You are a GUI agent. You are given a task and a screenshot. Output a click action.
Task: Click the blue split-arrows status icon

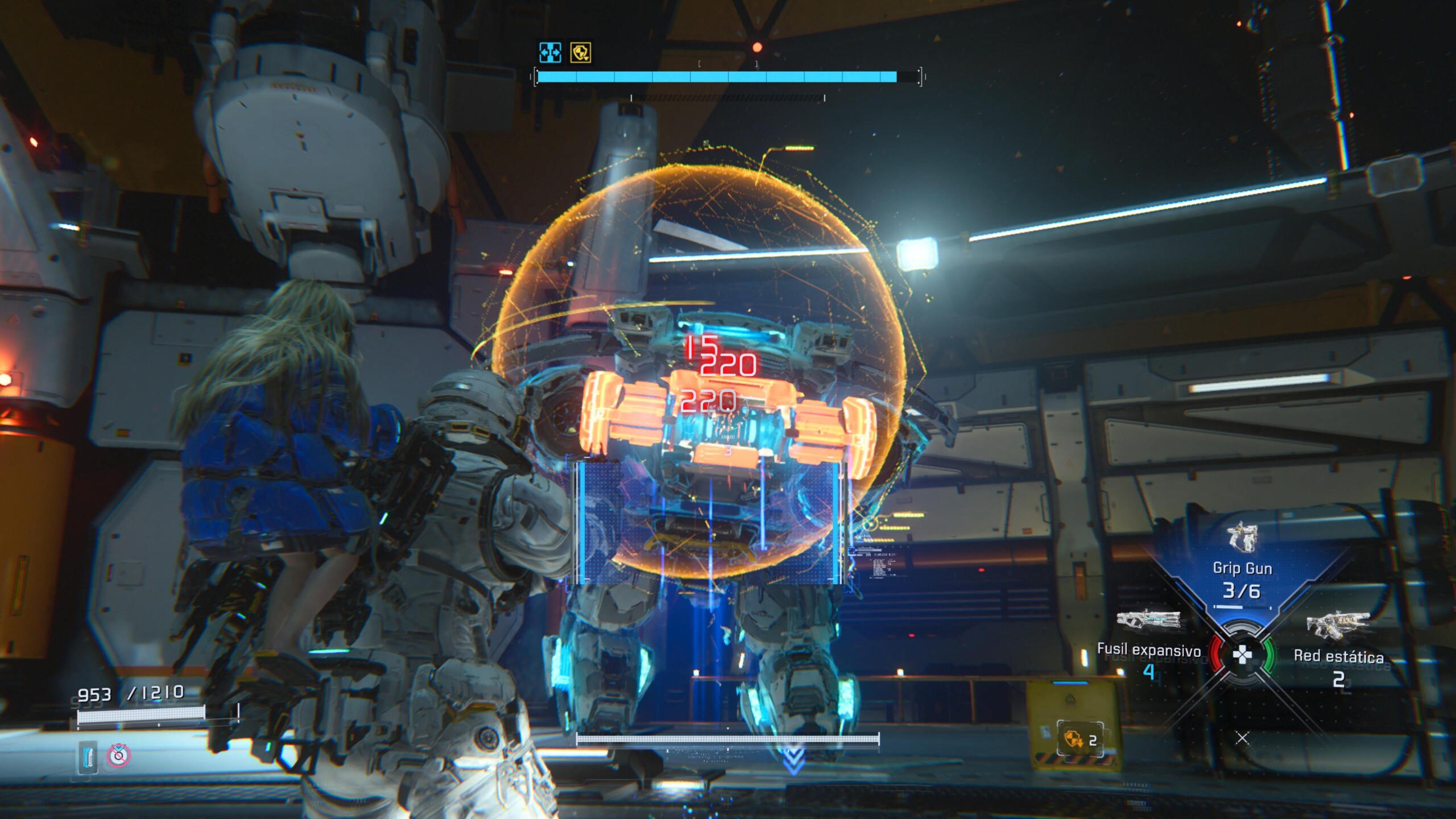[550, 52]
